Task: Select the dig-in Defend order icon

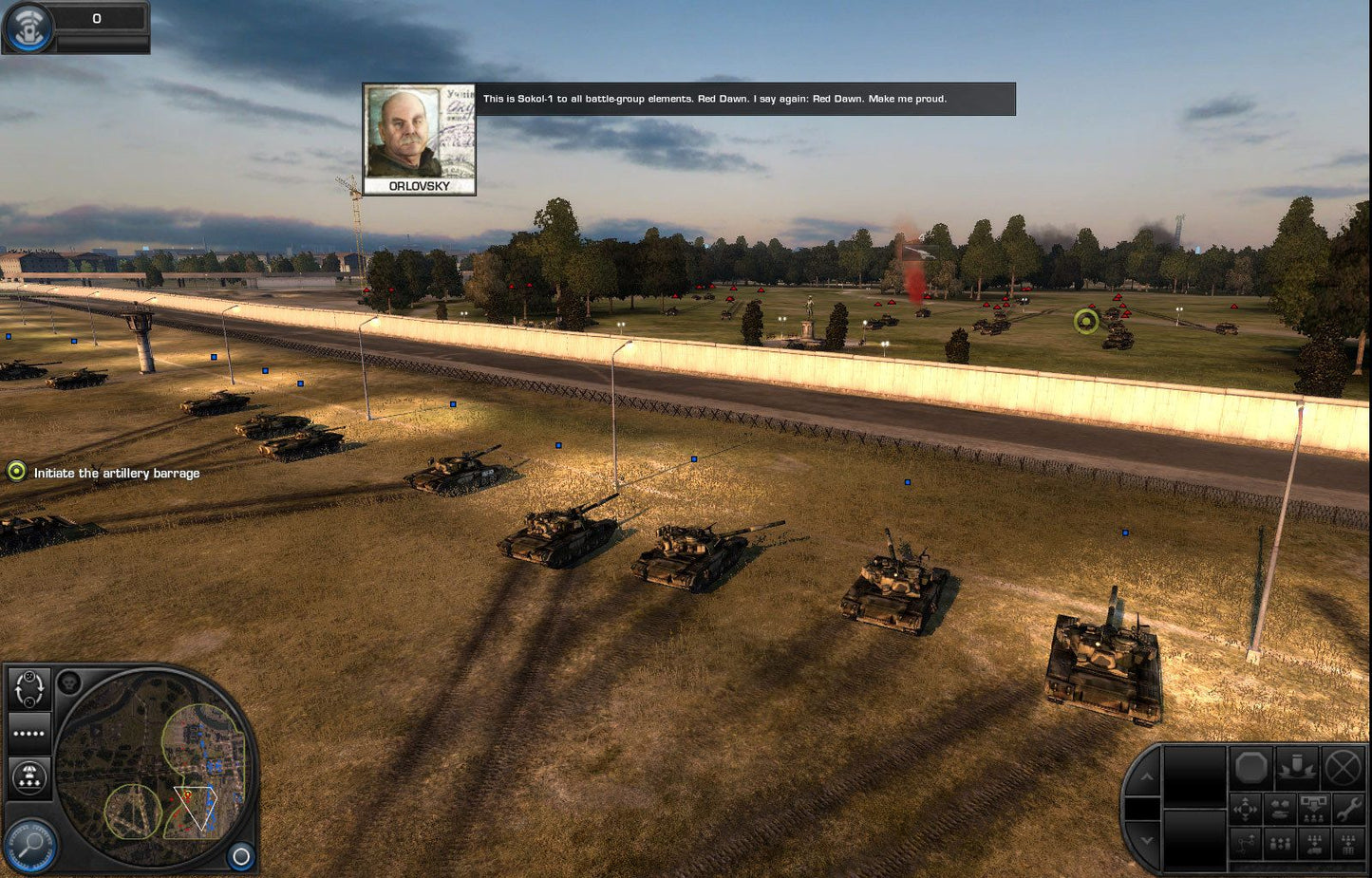Action: (x=1296, y=767)
